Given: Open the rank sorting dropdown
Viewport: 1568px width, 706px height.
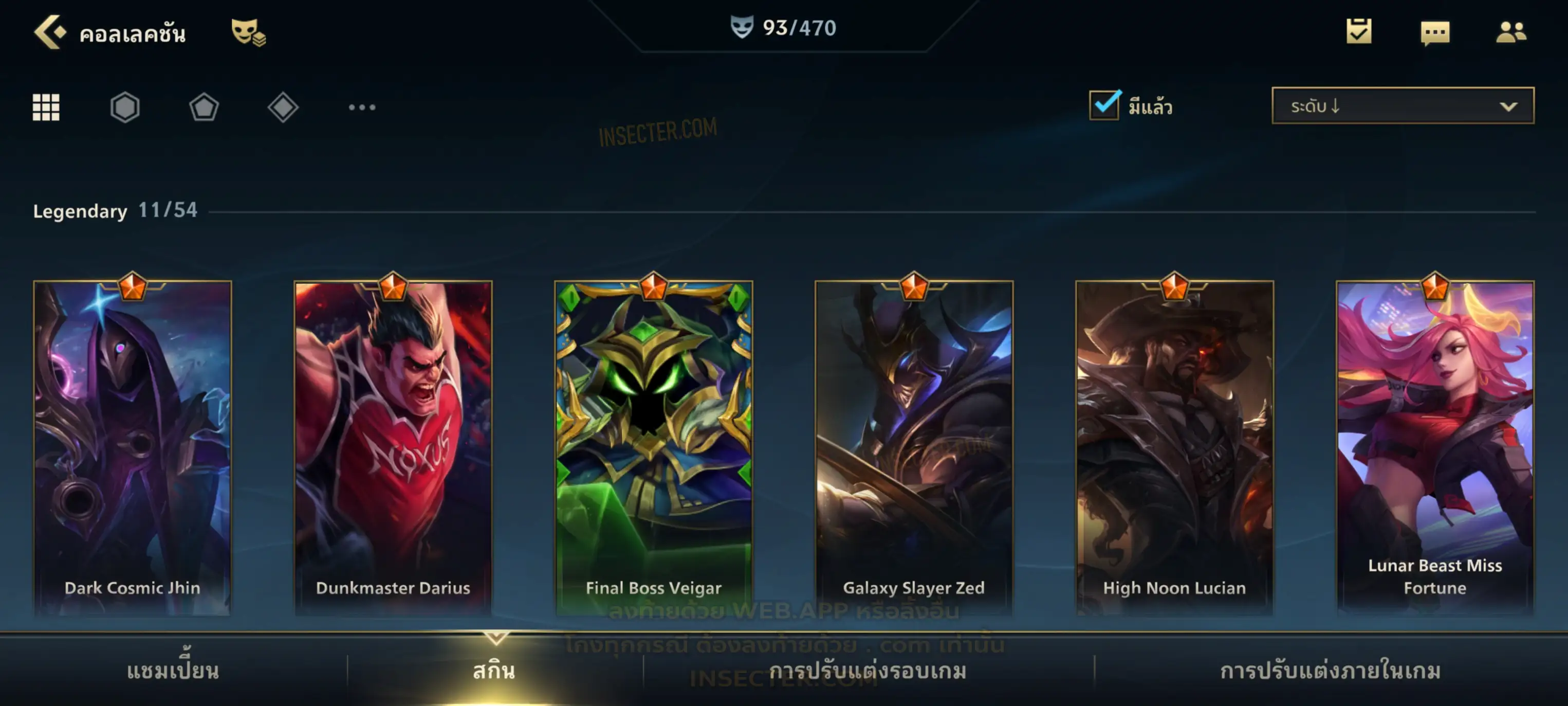Looking at the screenshot, I should point(1403,106).
